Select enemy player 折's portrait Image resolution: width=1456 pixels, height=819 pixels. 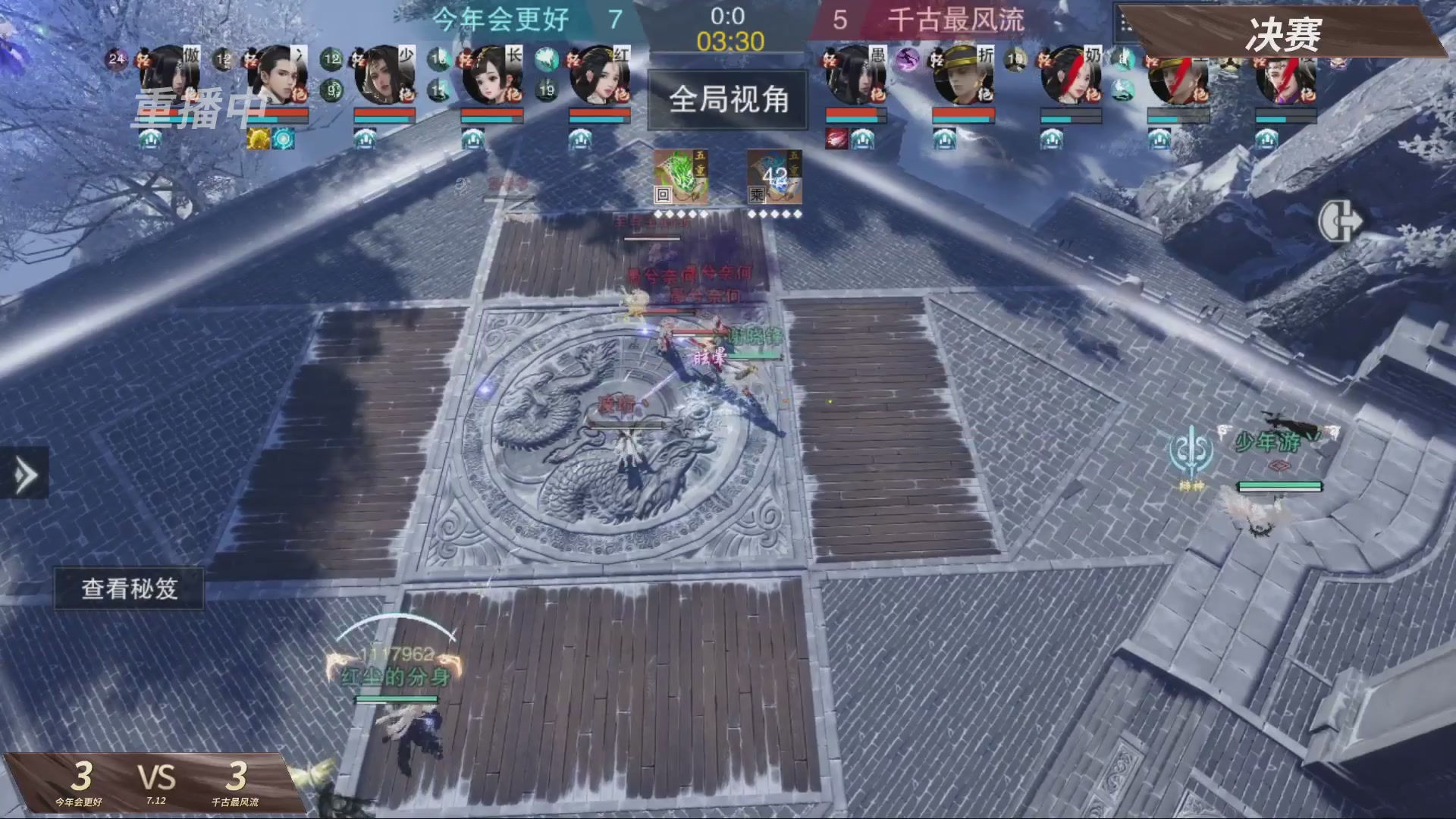pyautogui.click(x=963, y=76)
